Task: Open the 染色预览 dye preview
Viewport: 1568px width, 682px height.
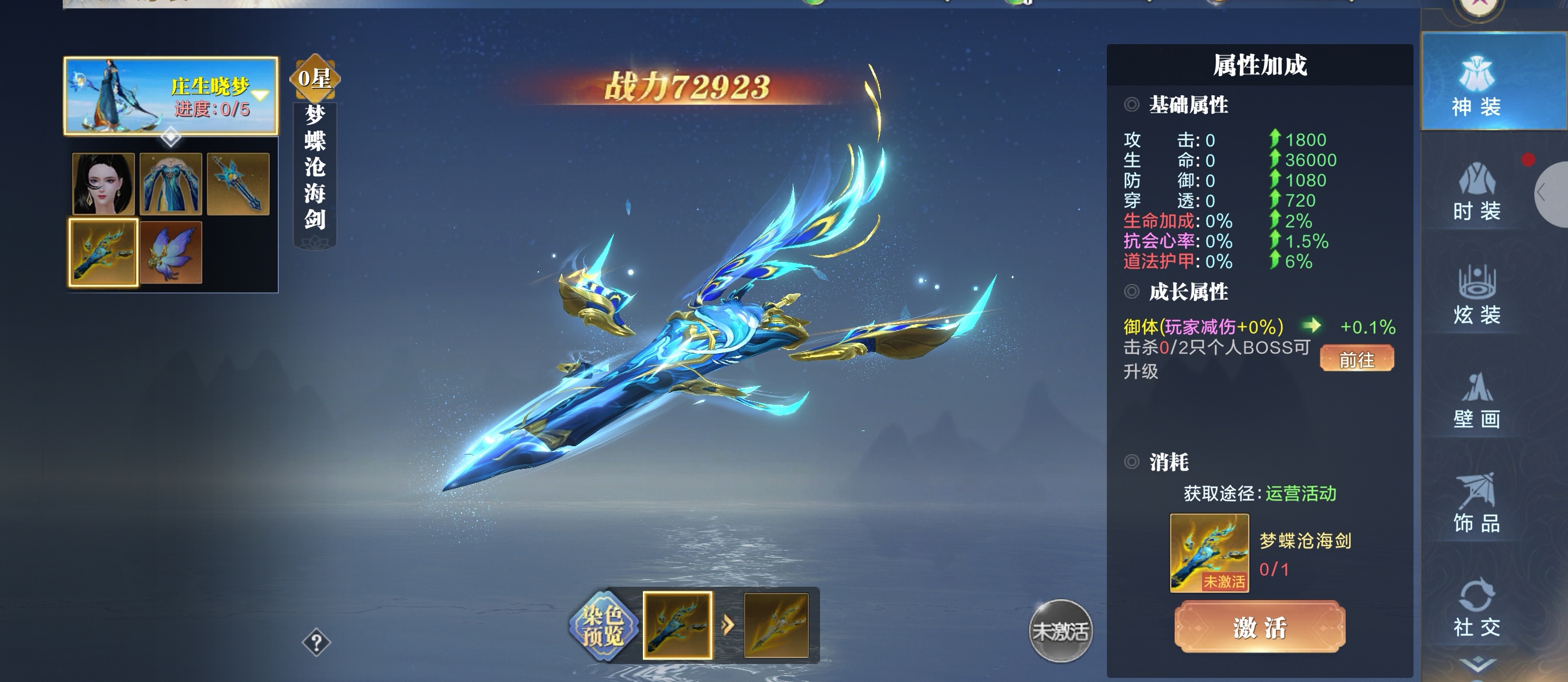Action: pos(602,626)
